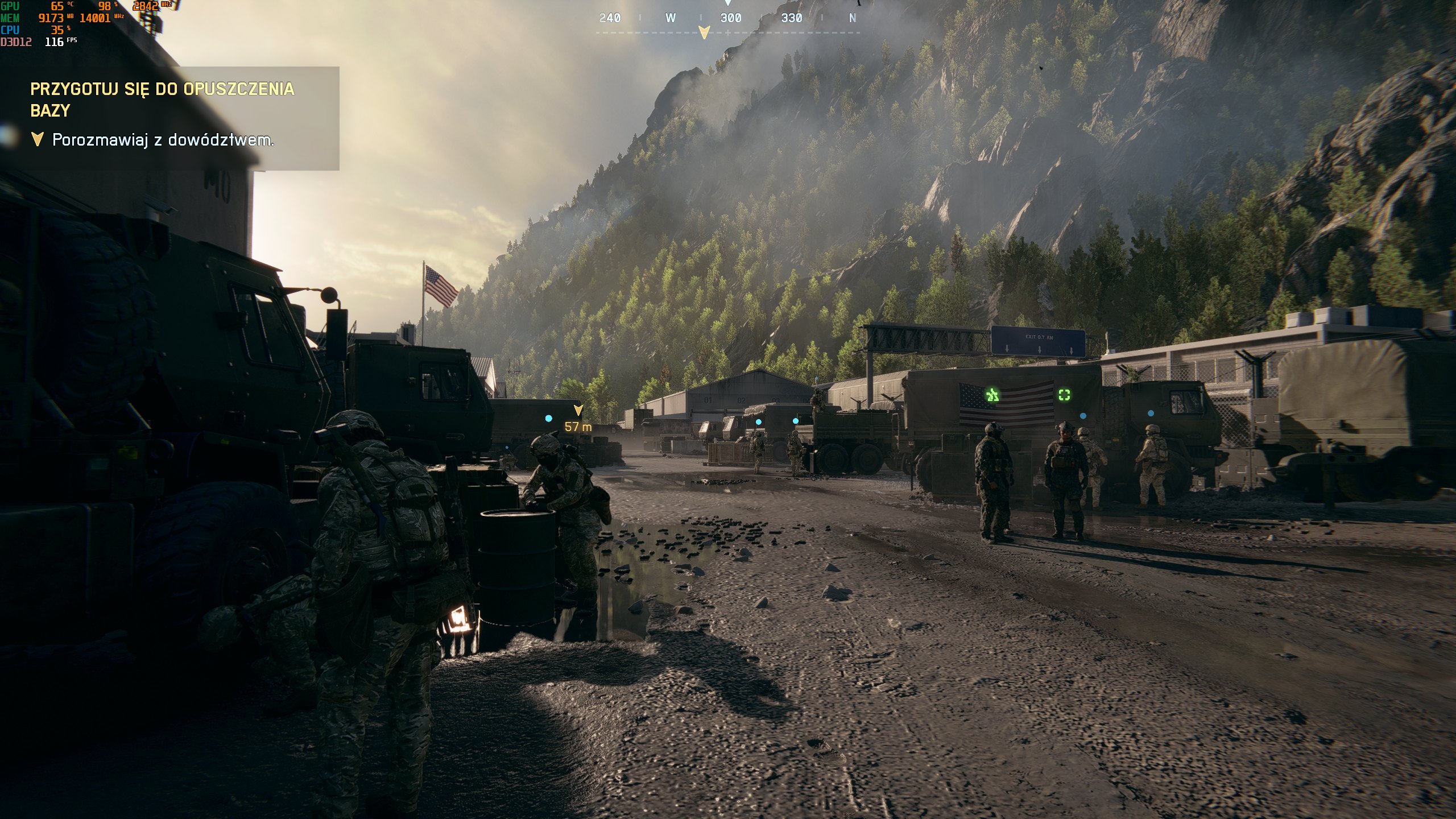
Task: Click the yellow objective arrow on the compass
Action: pyautogui.click(x=704, y=32)
